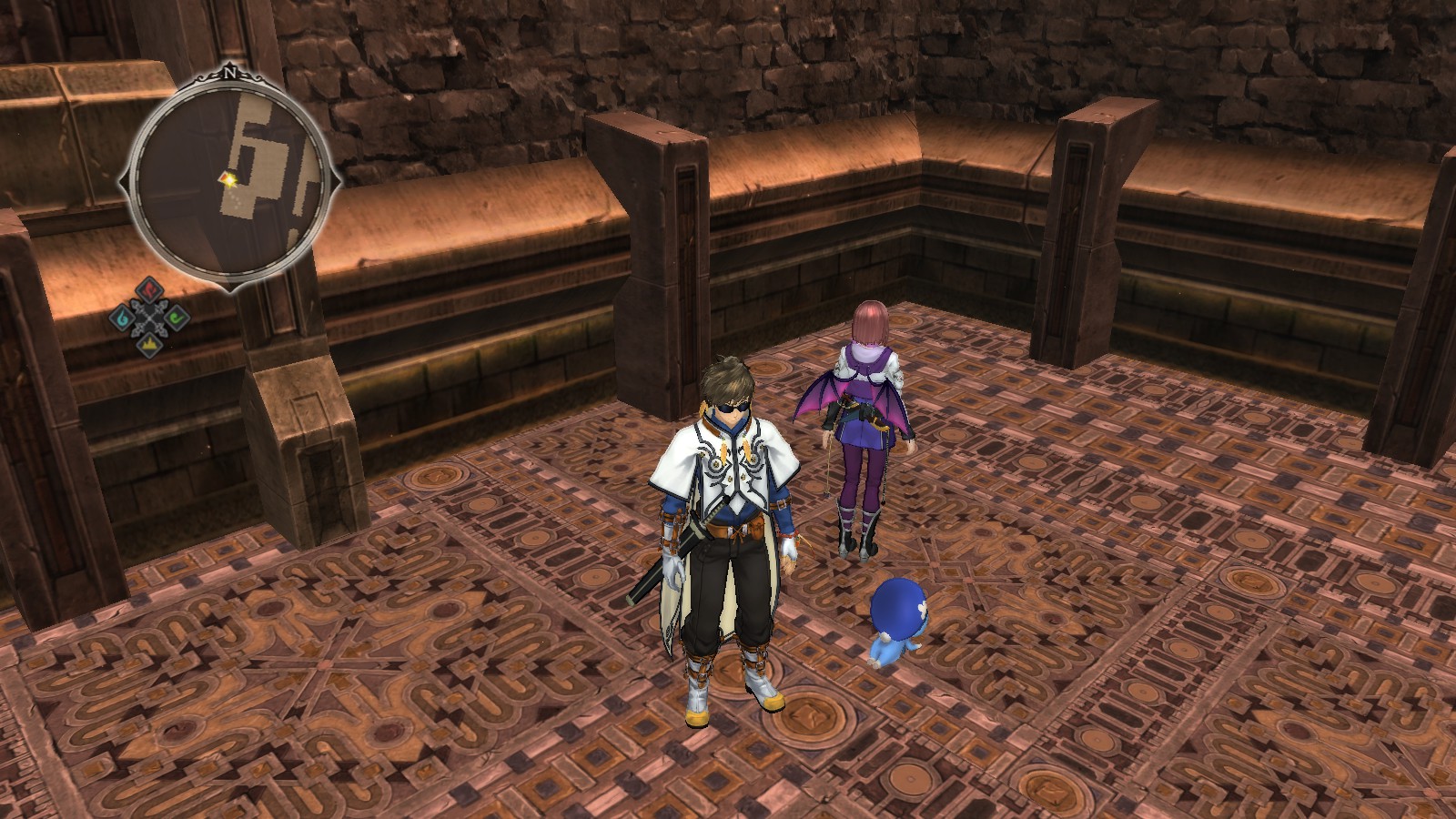Click the N compass marker above the minimap

232,73
